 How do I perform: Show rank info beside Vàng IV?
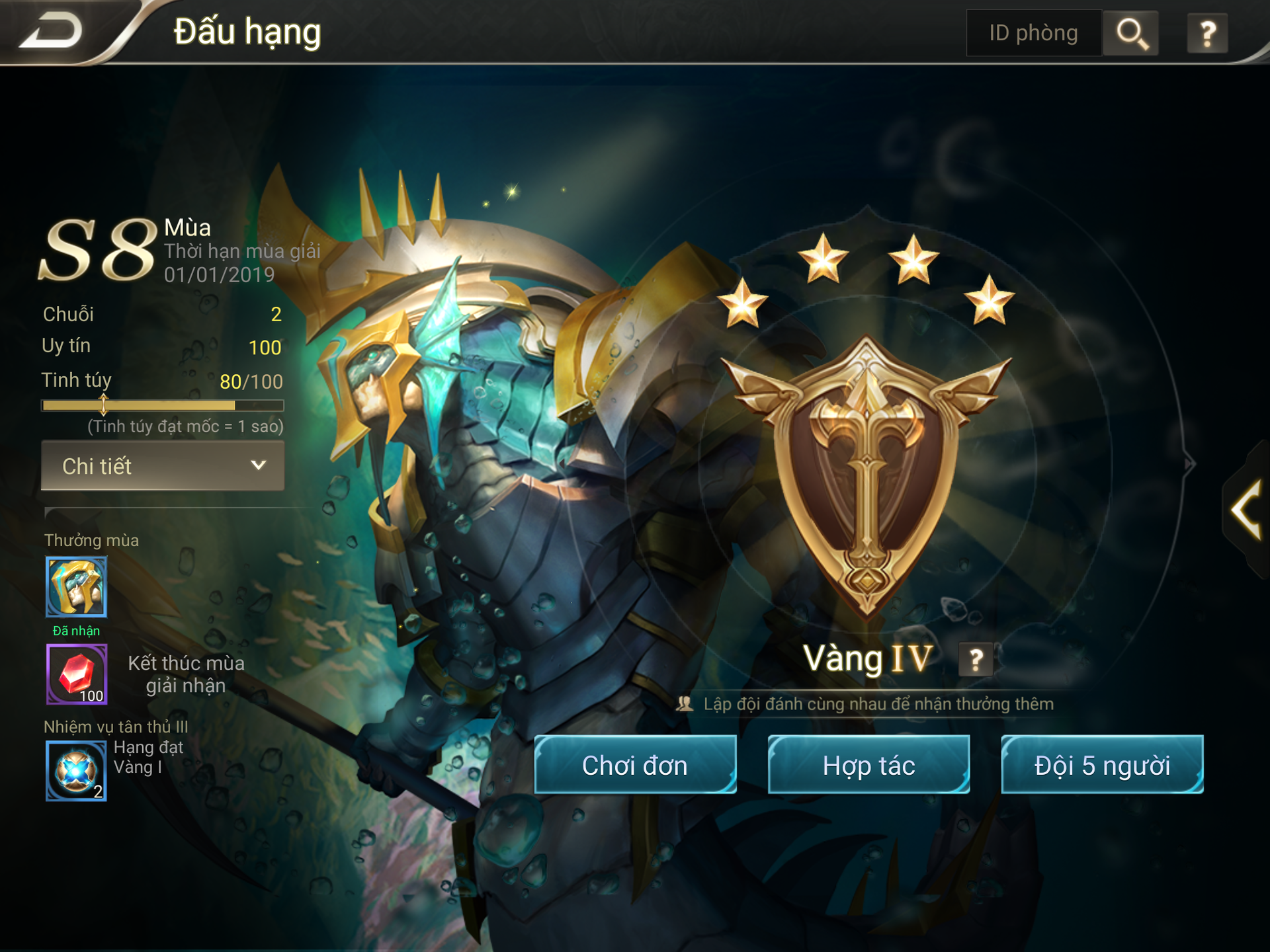pyautogui.click(x=976, y=659)
